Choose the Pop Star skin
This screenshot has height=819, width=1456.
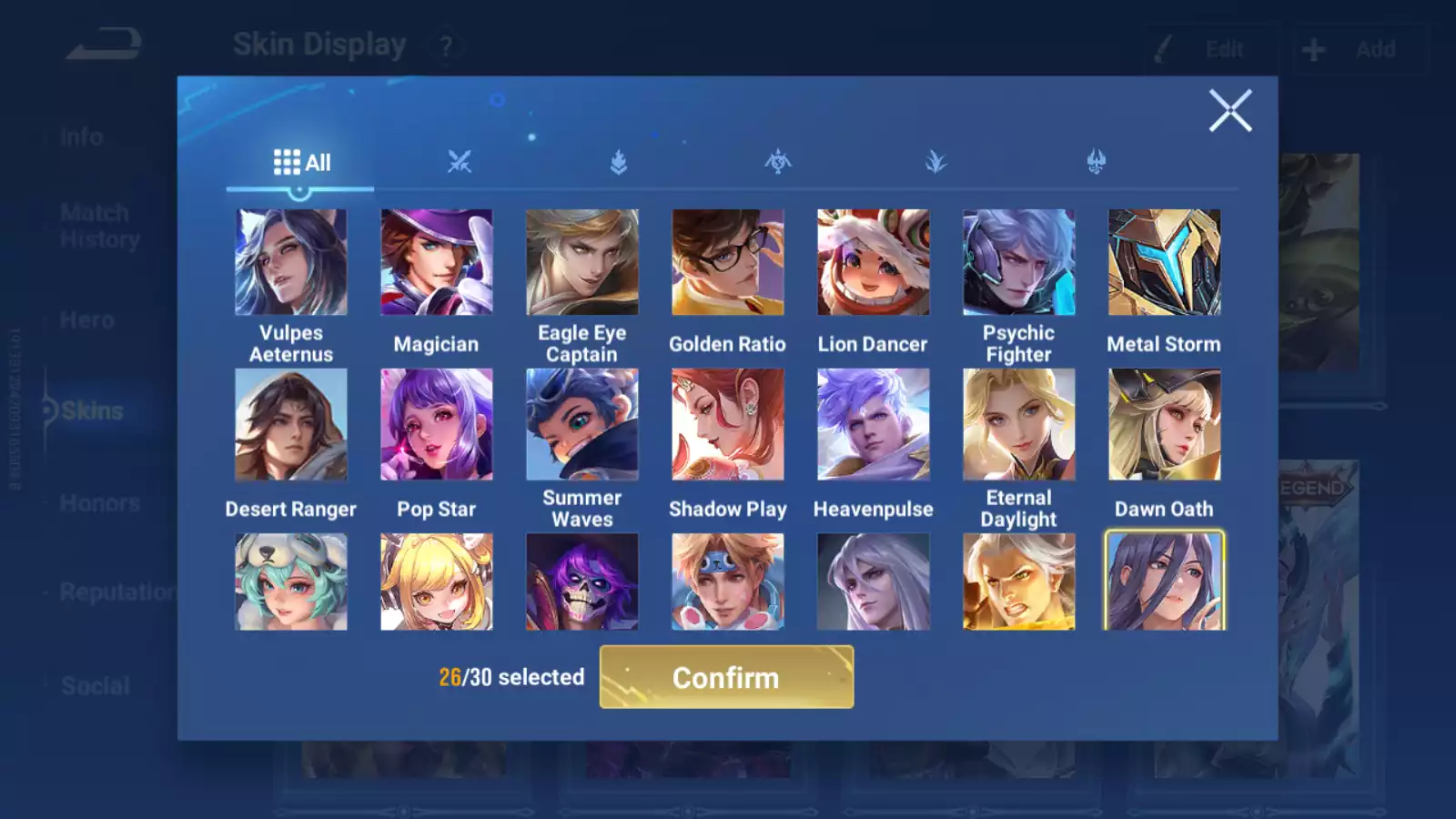[437, 424]
